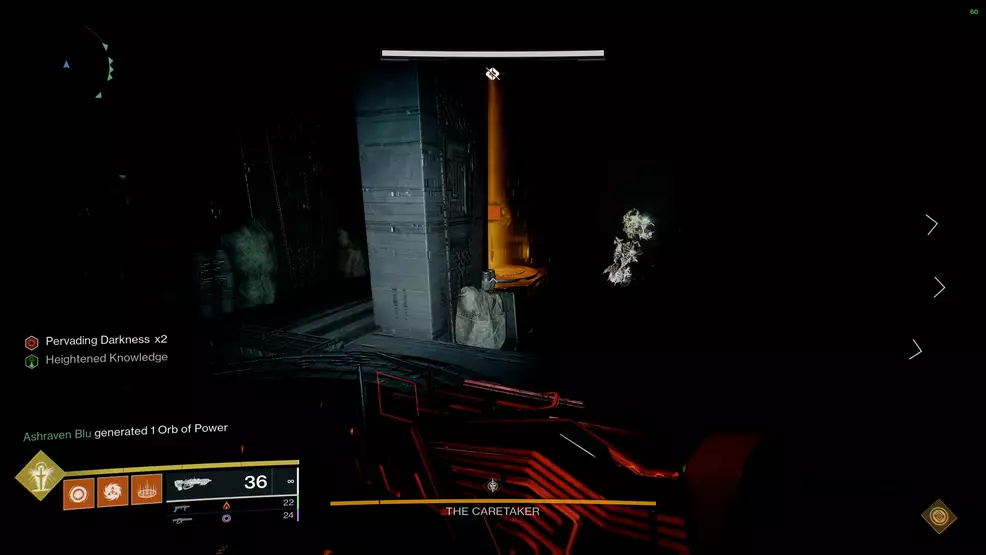Click the radar in the corner
The height and width of the screenshot is (555, 986).
pos(88,66)
